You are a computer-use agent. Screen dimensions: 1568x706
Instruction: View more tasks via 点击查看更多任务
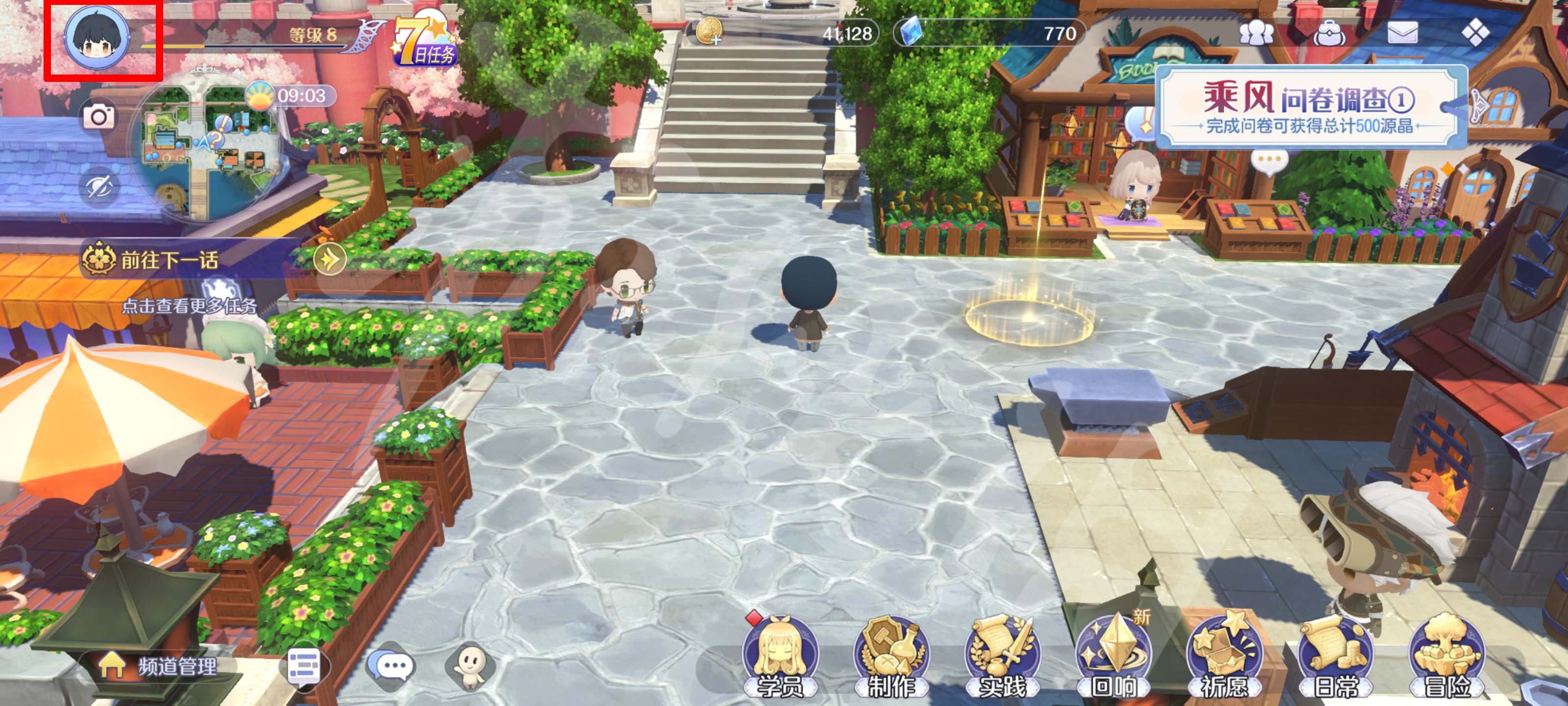(x=189, y=306)
